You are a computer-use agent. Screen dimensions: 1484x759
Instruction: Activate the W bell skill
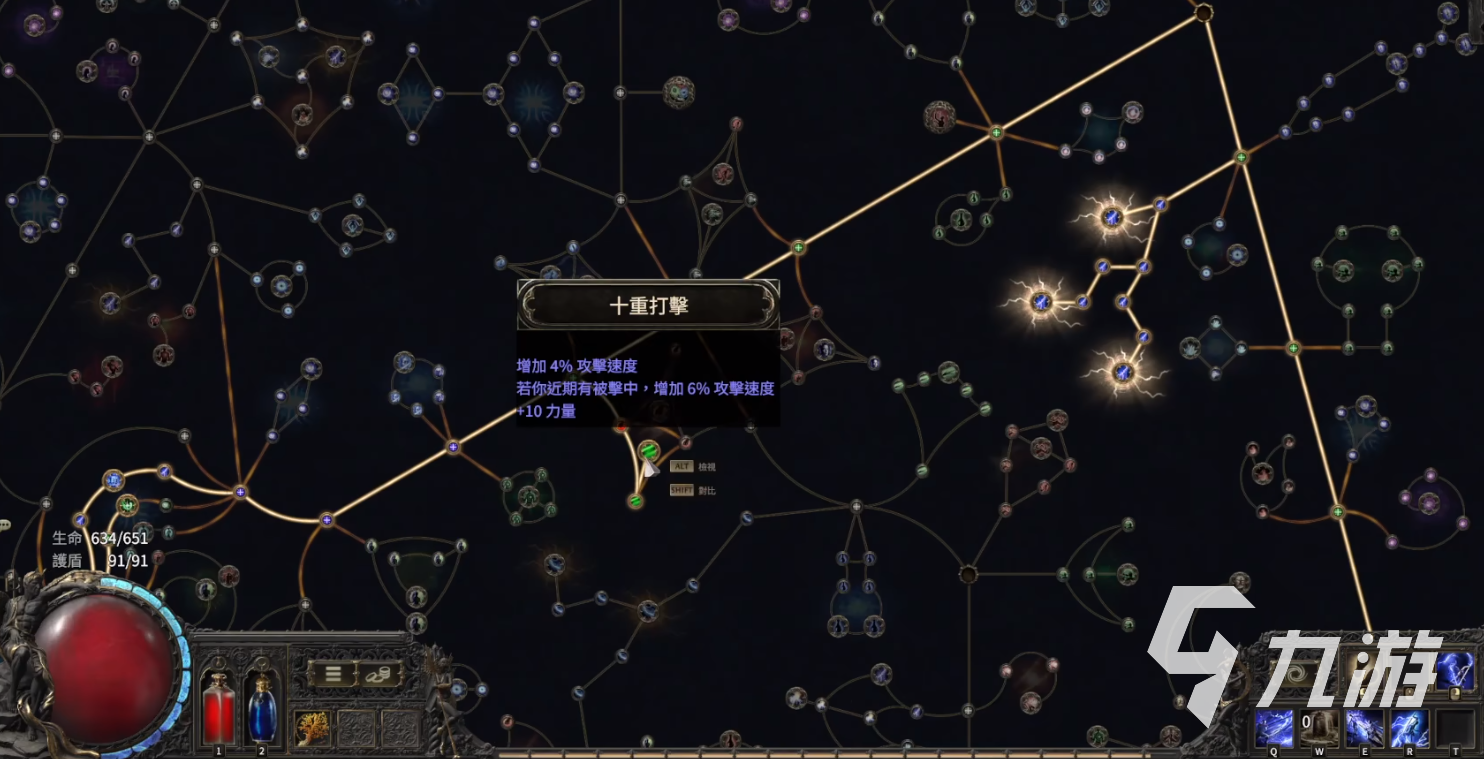pos(1319,729)
